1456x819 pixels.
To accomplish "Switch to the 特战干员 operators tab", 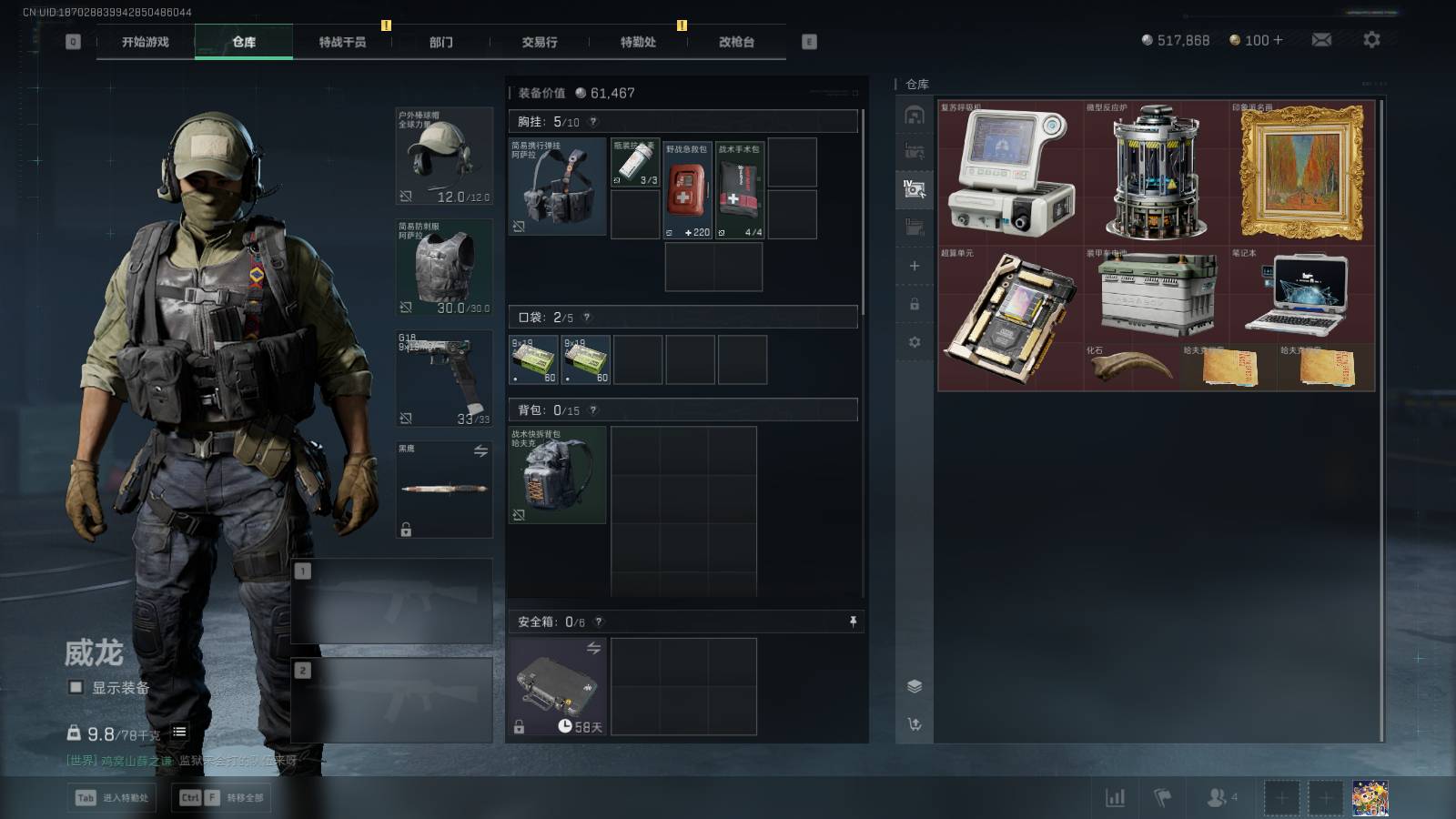I will pyautogui.click(x=342, y=42).
